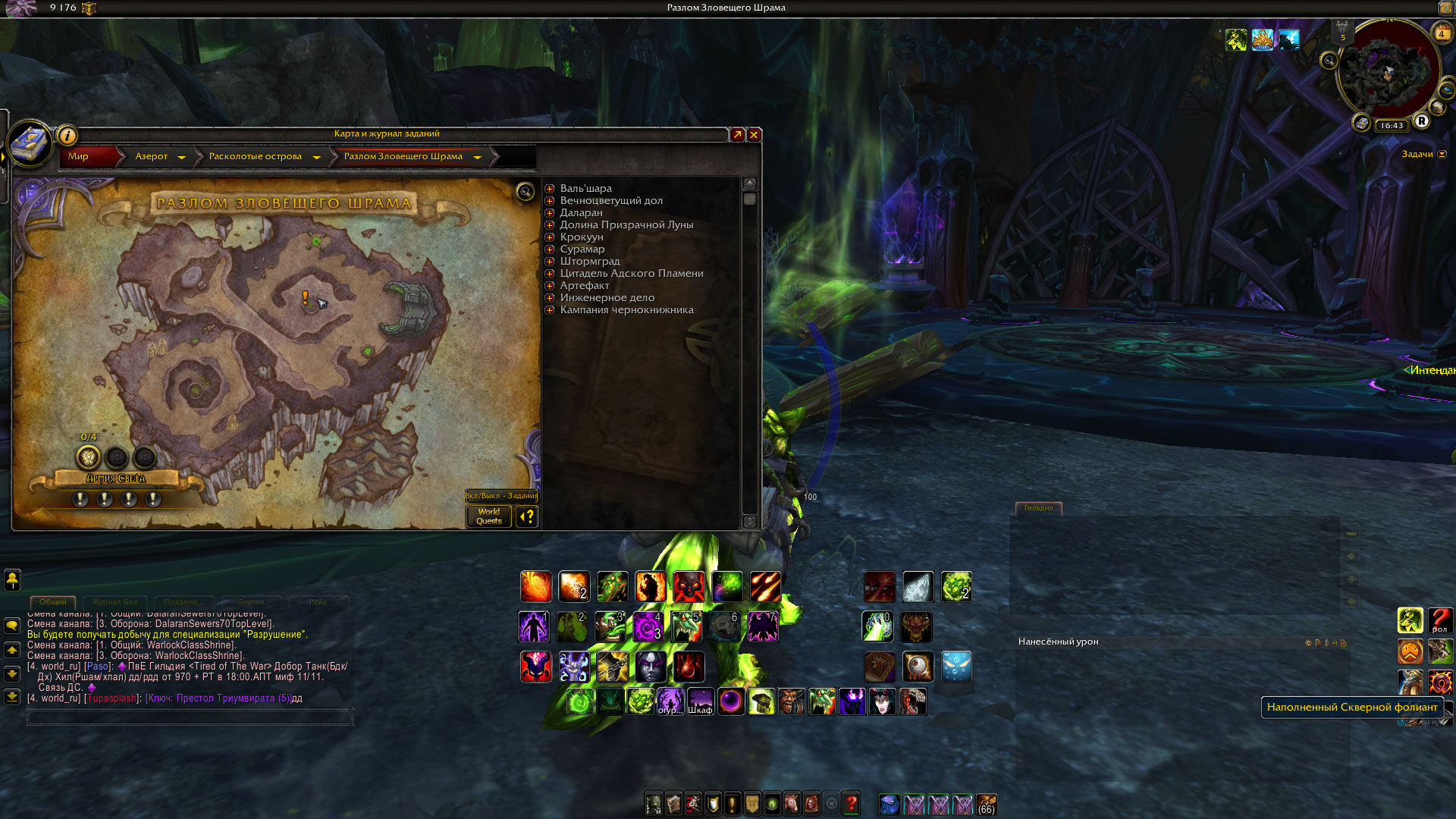Viewport: 1456px width, 819px height.
Task: Click the map magnifier tracking button
Action: point(525,191)
